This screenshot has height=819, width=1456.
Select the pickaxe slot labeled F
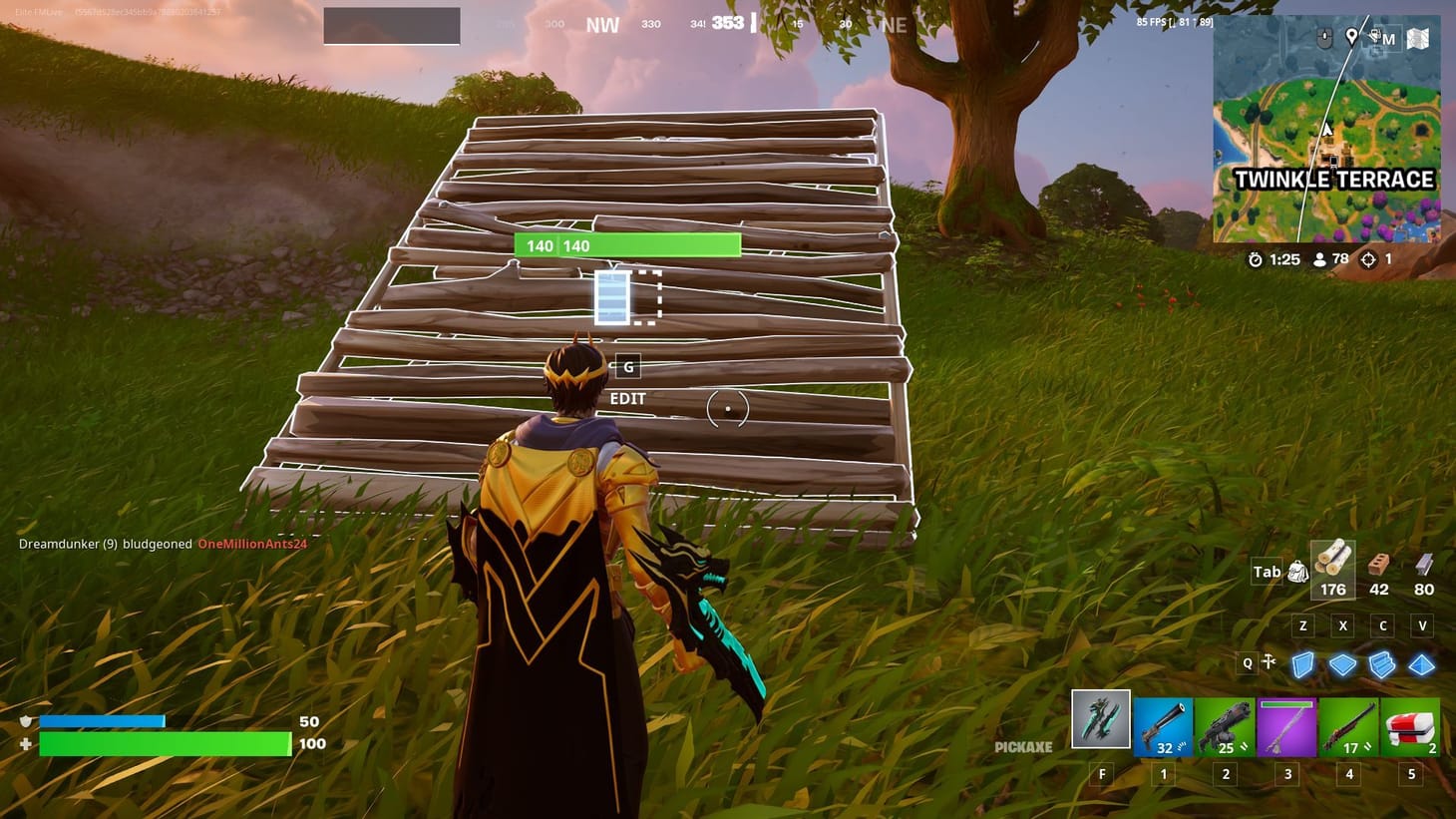coord(1100,720)
